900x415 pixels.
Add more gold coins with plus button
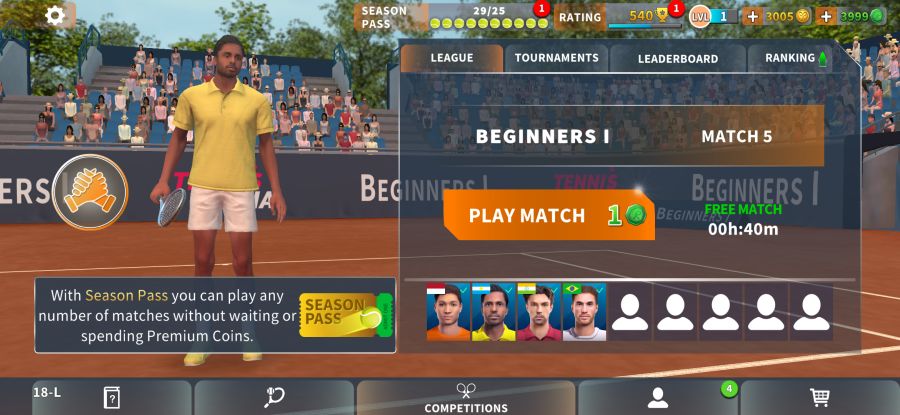[753, 16]
